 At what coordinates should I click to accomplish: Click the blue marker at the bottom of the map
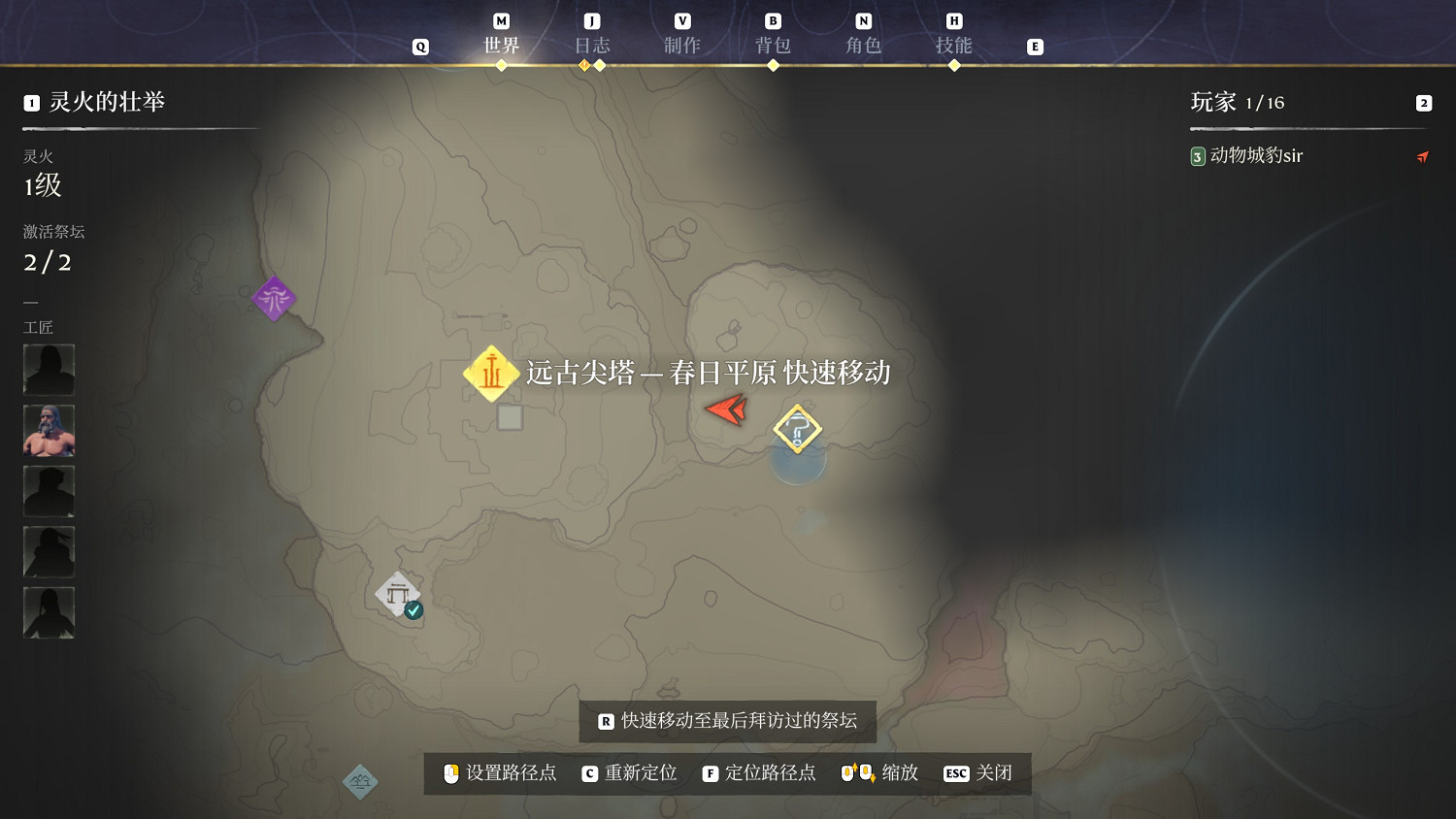[360, 780]
